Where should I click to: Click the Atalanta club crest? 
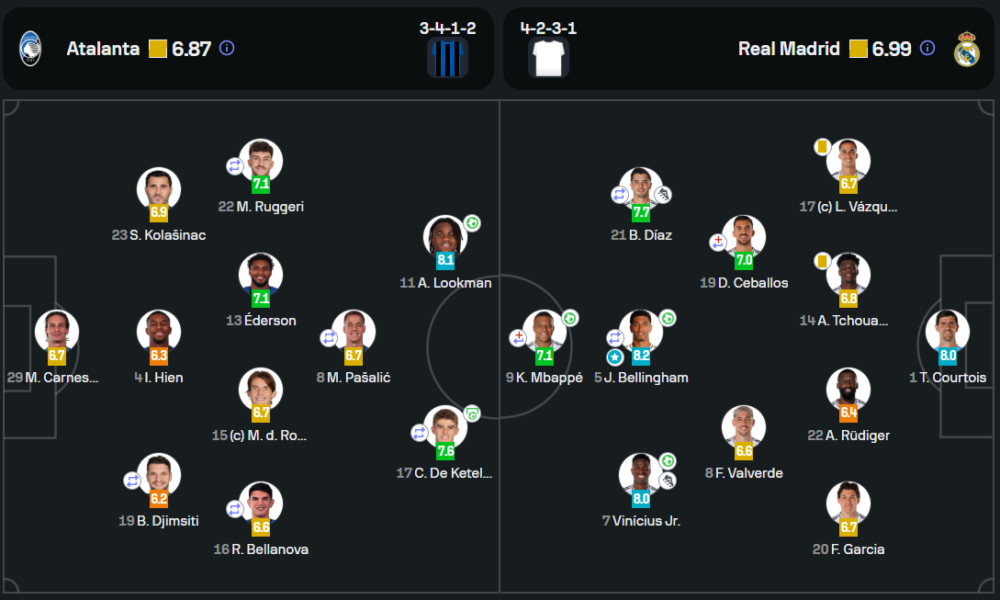[30, 48]
